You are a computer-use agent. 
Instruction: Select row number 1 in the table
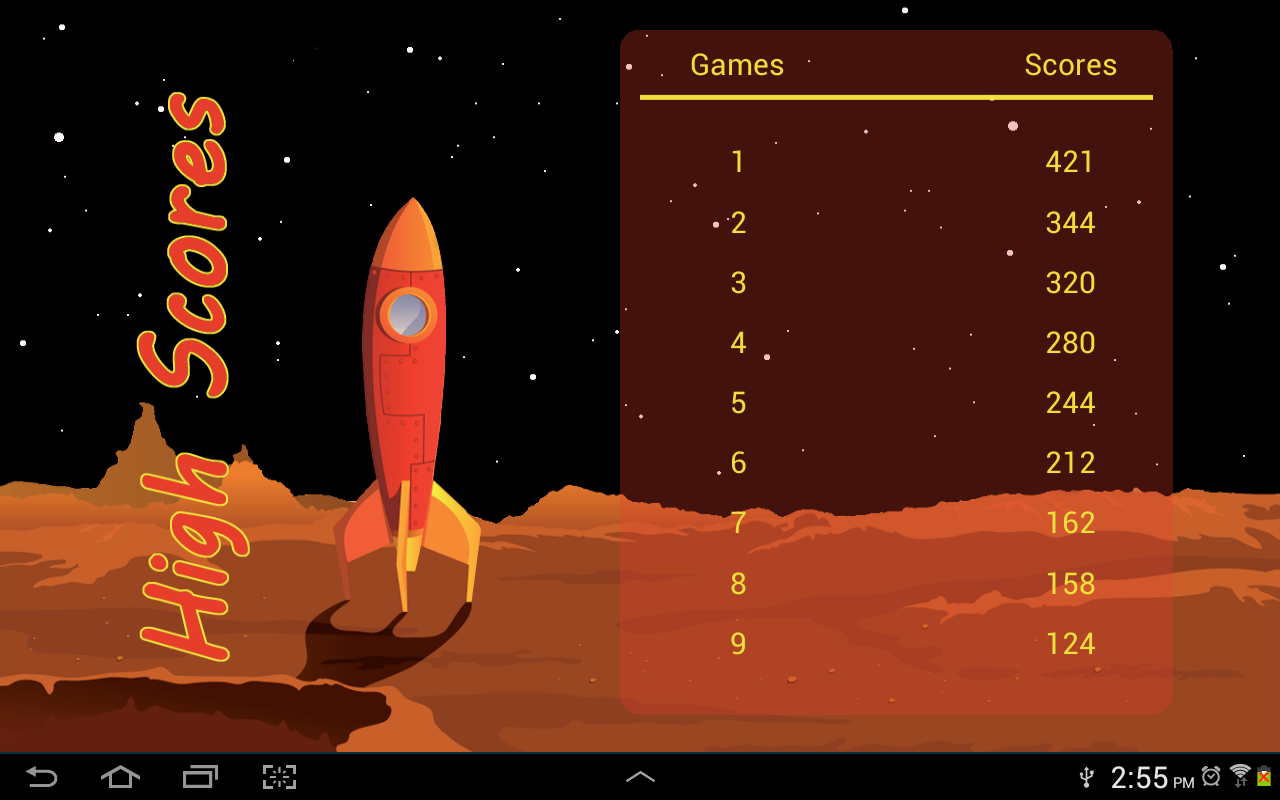[737, 162]
